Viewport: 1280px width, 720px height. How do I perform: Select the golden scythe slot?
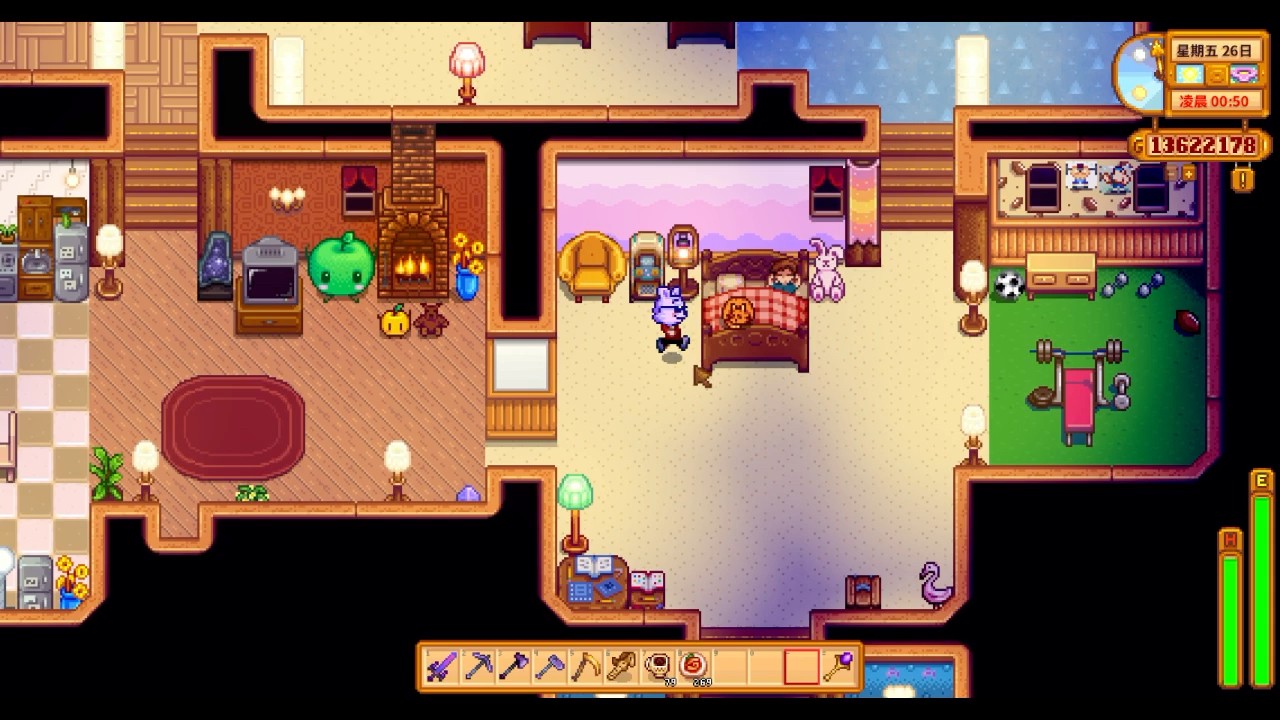(586, 666)
